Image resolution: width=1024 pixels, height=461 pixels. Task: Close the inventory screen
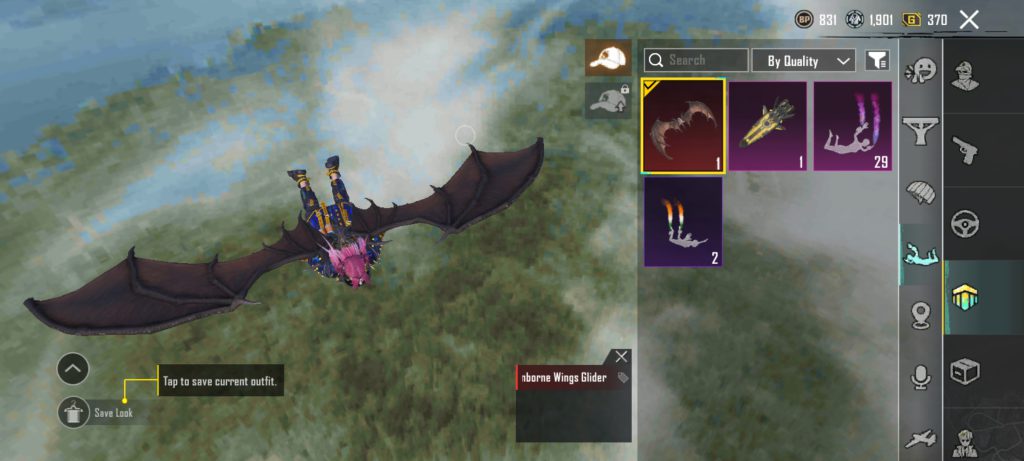pos(968,19)
